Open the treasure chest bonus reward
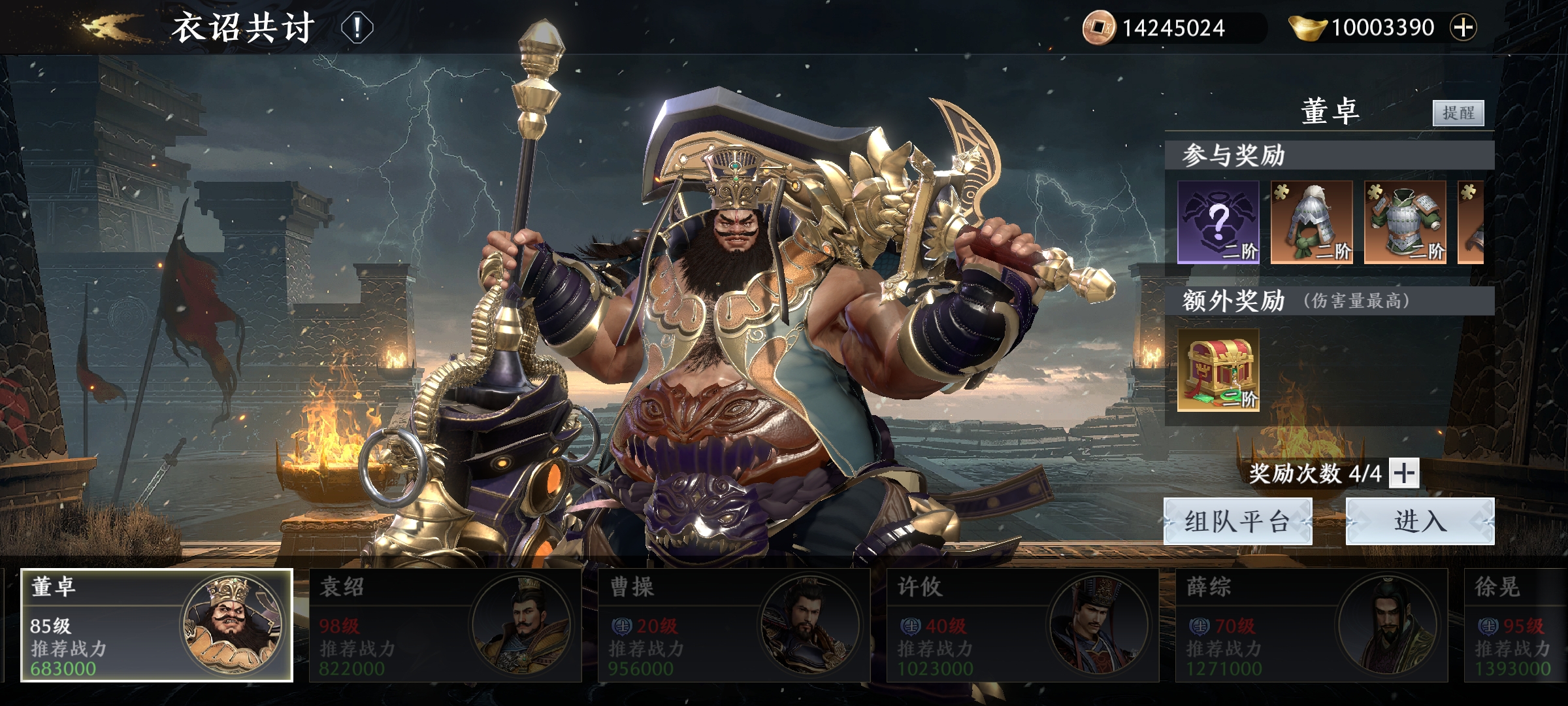Screen dimensions: 1568x706 coord(1218,370)
